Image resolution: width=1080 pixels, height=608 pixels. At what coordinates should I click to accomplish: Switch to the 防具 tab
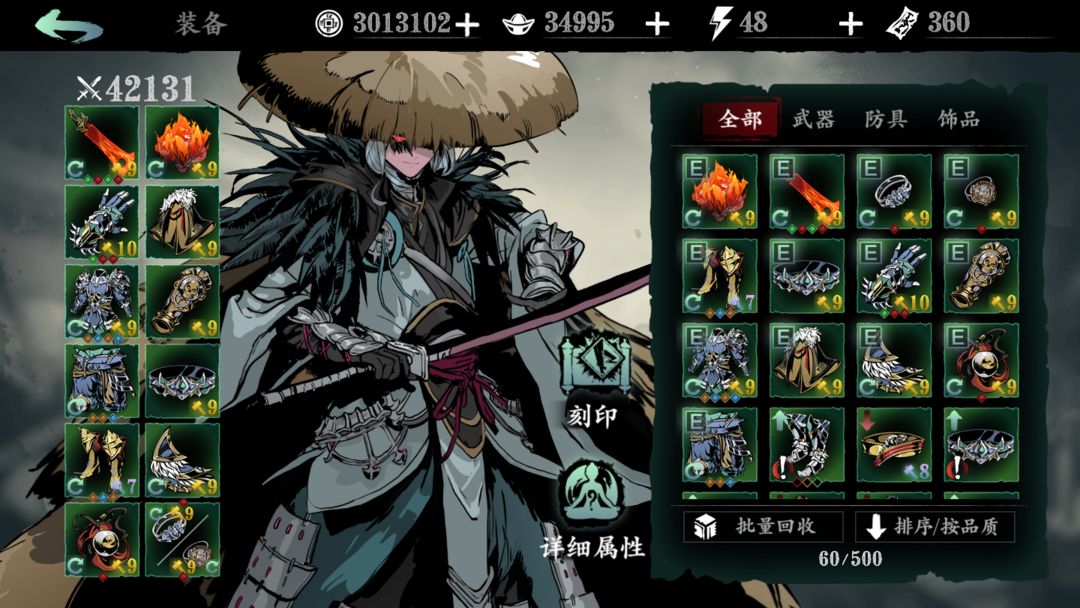[x=886, y=120]
